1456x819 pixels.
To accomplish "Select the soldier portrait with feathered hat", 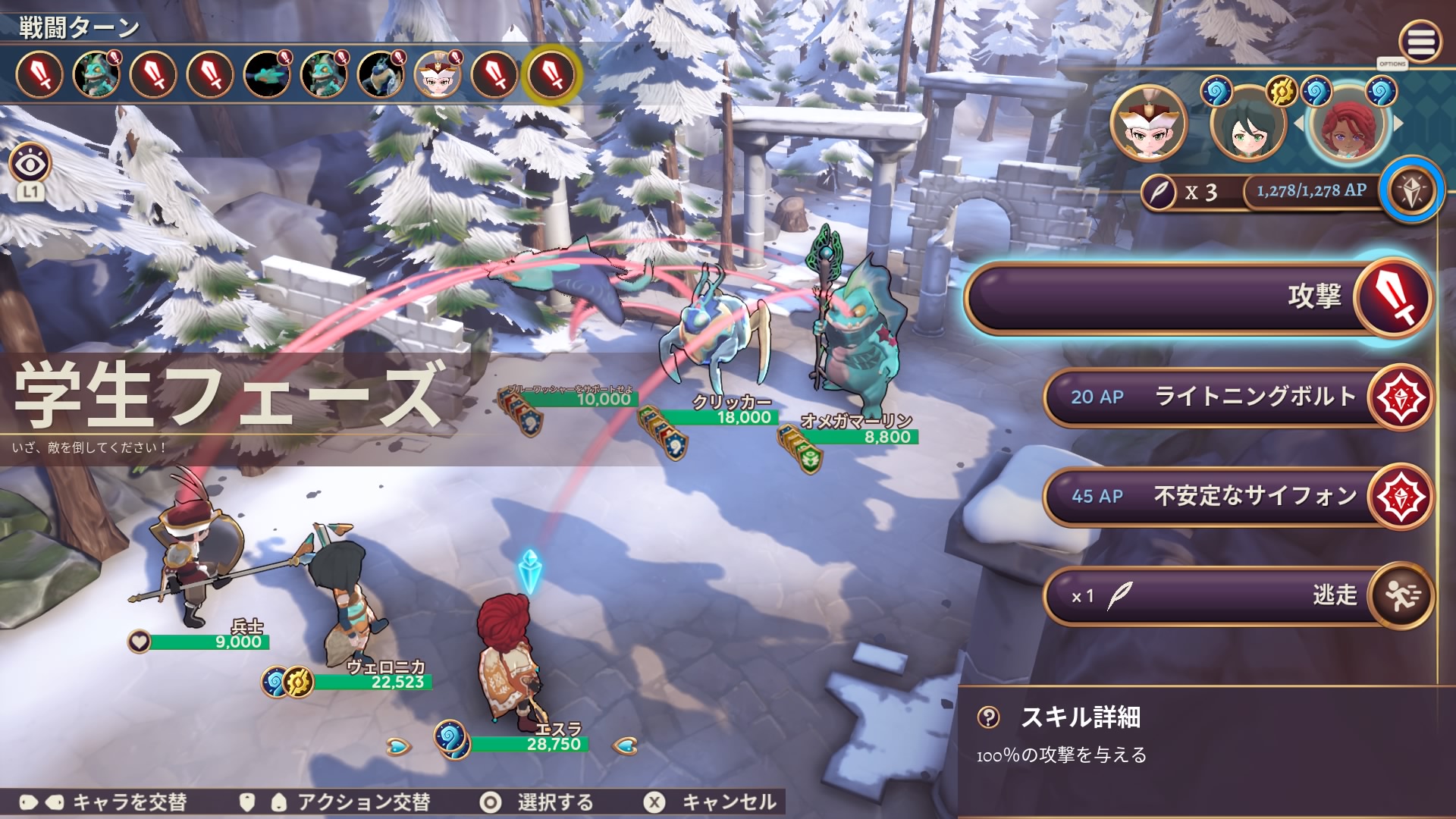I will 1148,124.
